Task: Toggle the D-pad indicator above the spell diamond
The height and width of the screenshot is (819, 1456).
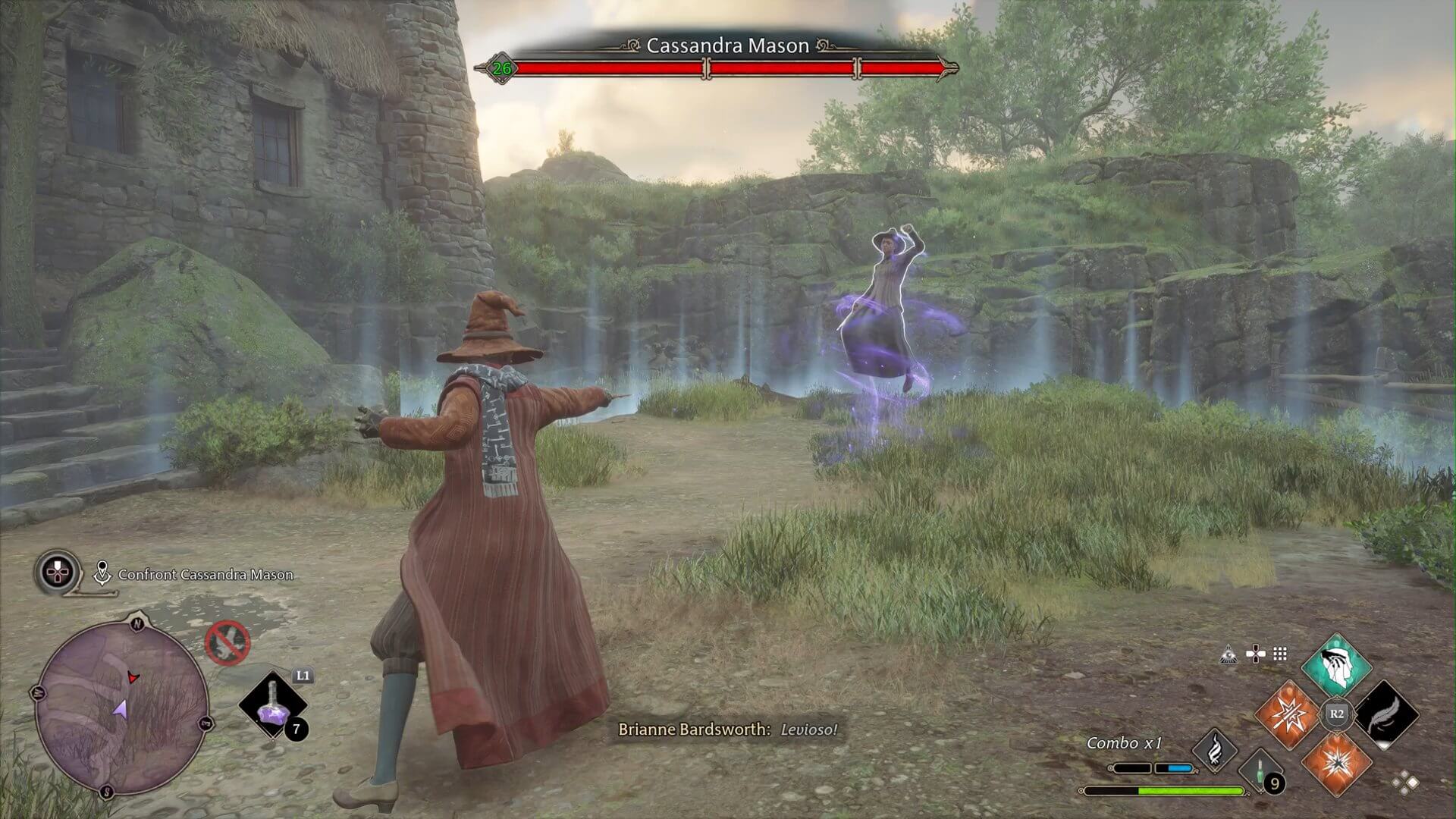Action: tap(1256, 654)
